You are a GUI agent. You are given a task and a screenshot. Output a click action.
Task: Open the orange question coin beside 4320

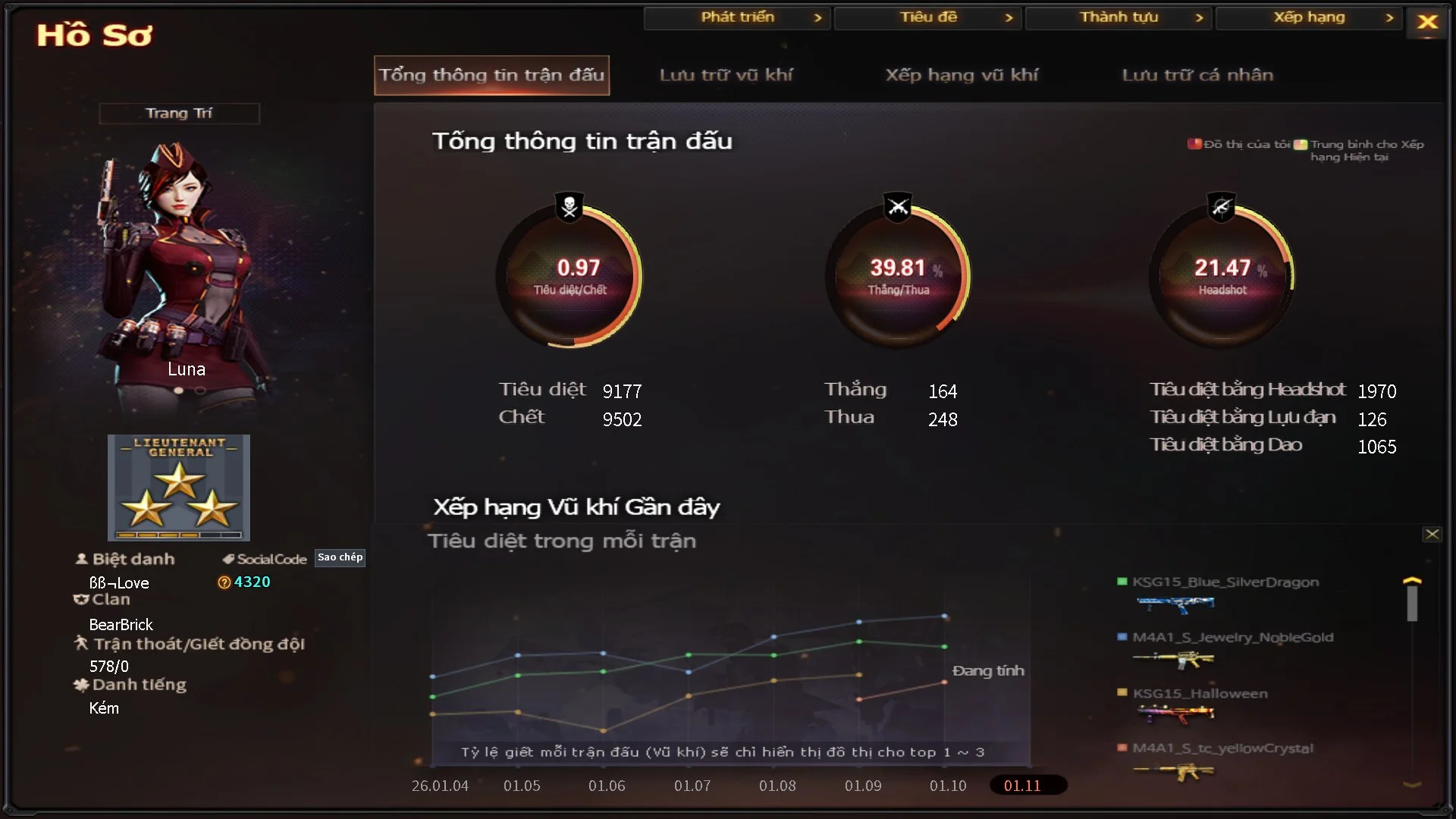[224, 582]
